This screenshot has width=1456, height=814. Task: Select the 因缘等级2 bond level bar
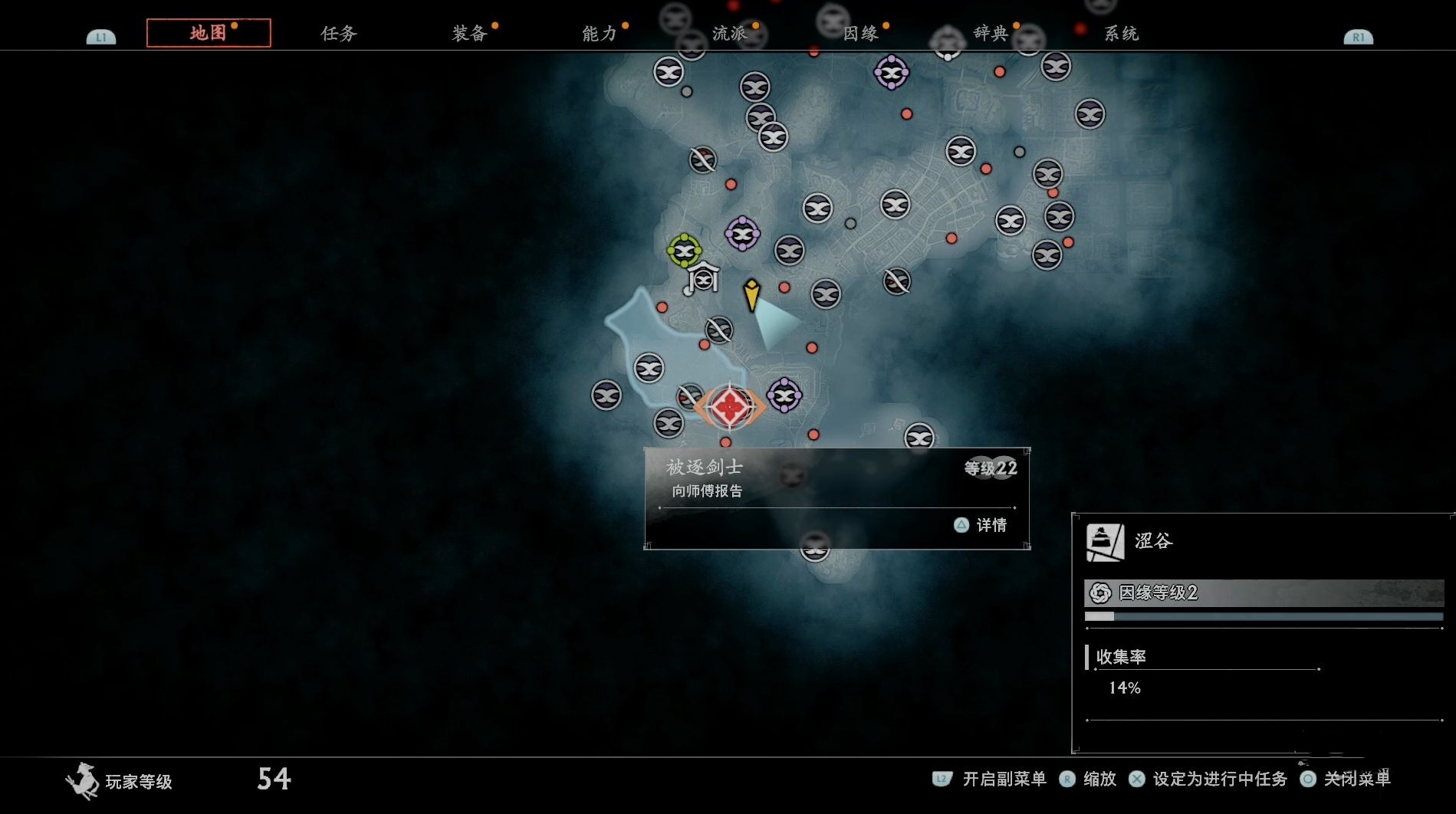[x=1264, y=592]
